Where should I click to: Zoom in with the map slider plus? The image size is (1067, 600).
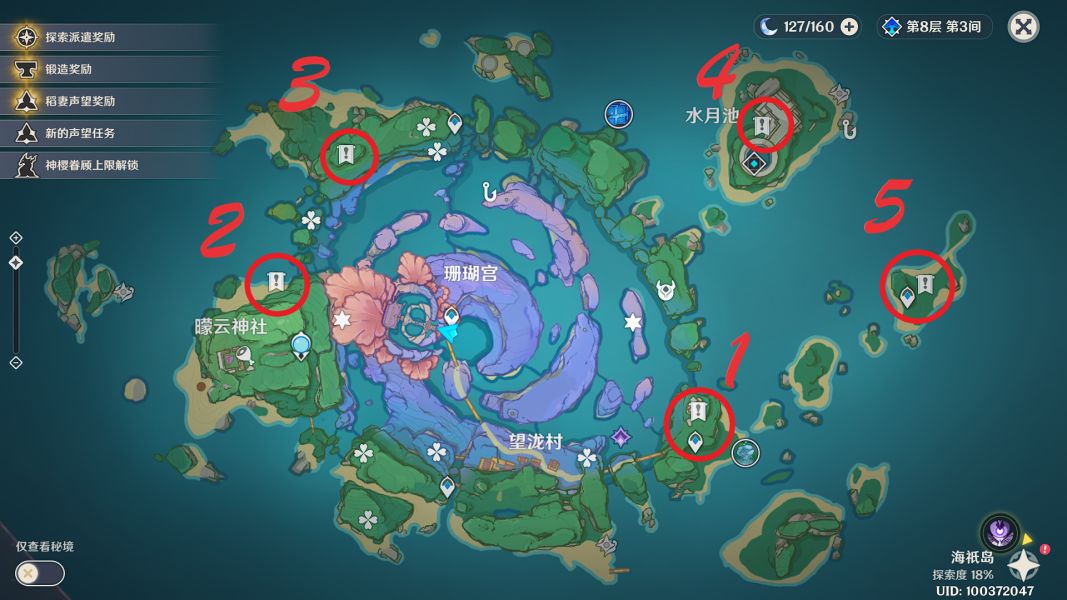(x=16, y=238)
